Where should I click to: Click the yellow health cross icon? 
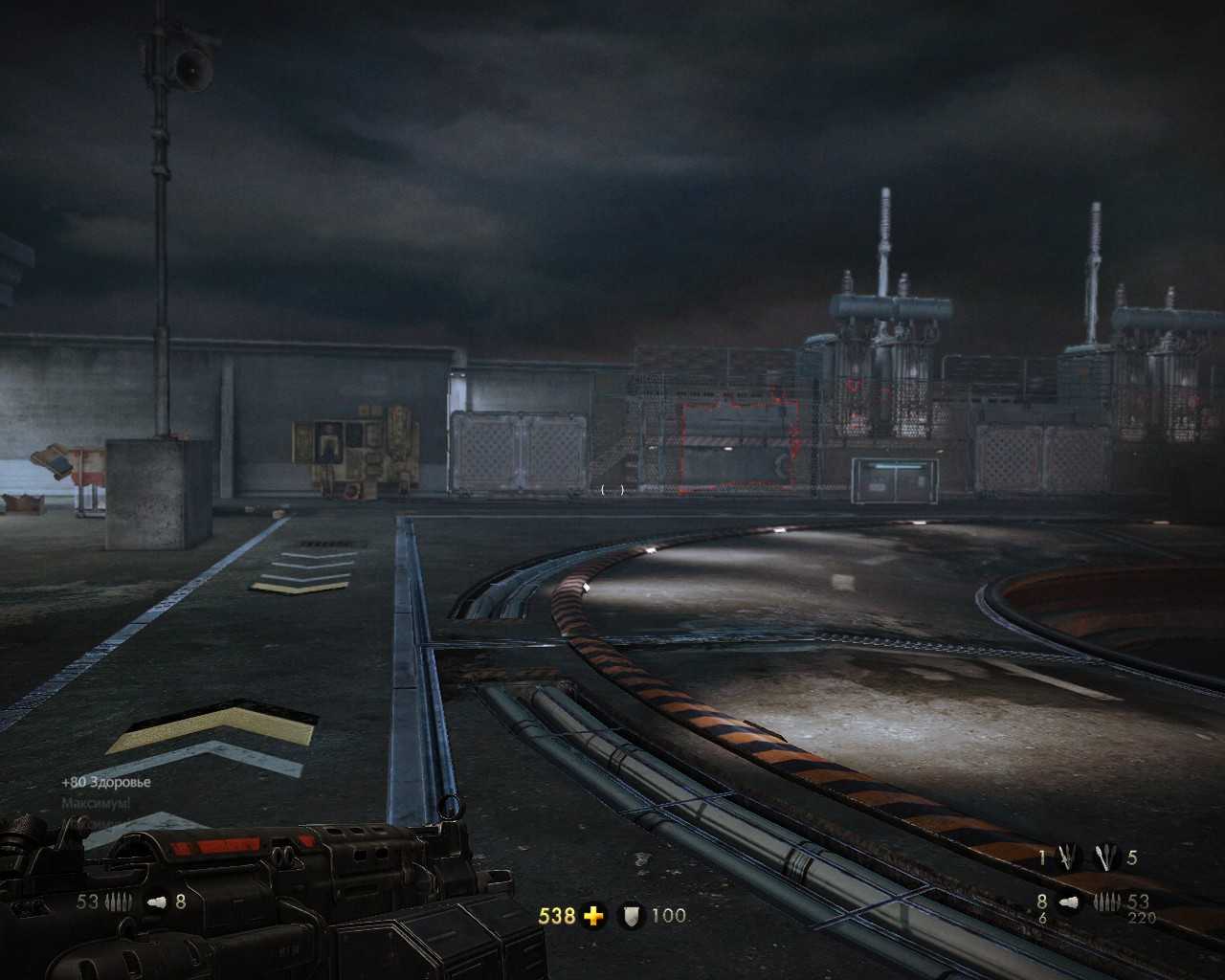593,916
